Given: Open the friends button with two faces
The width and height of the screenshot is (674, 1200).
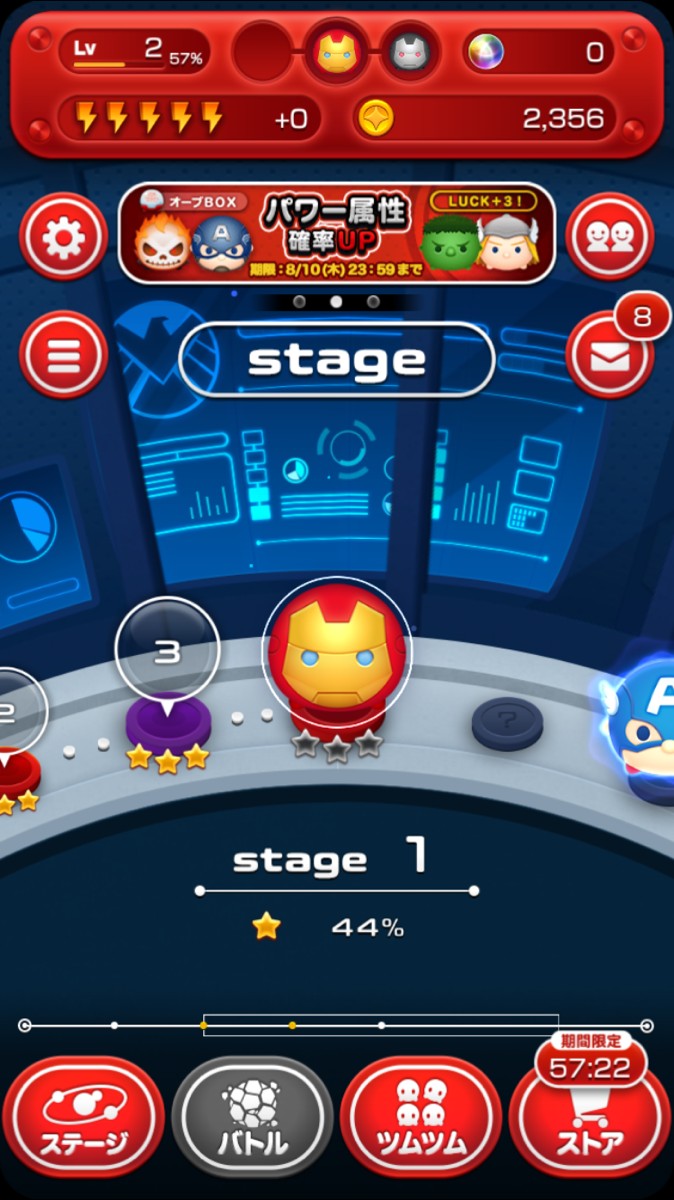Looking at the screenshot, I should pos(610,237).
